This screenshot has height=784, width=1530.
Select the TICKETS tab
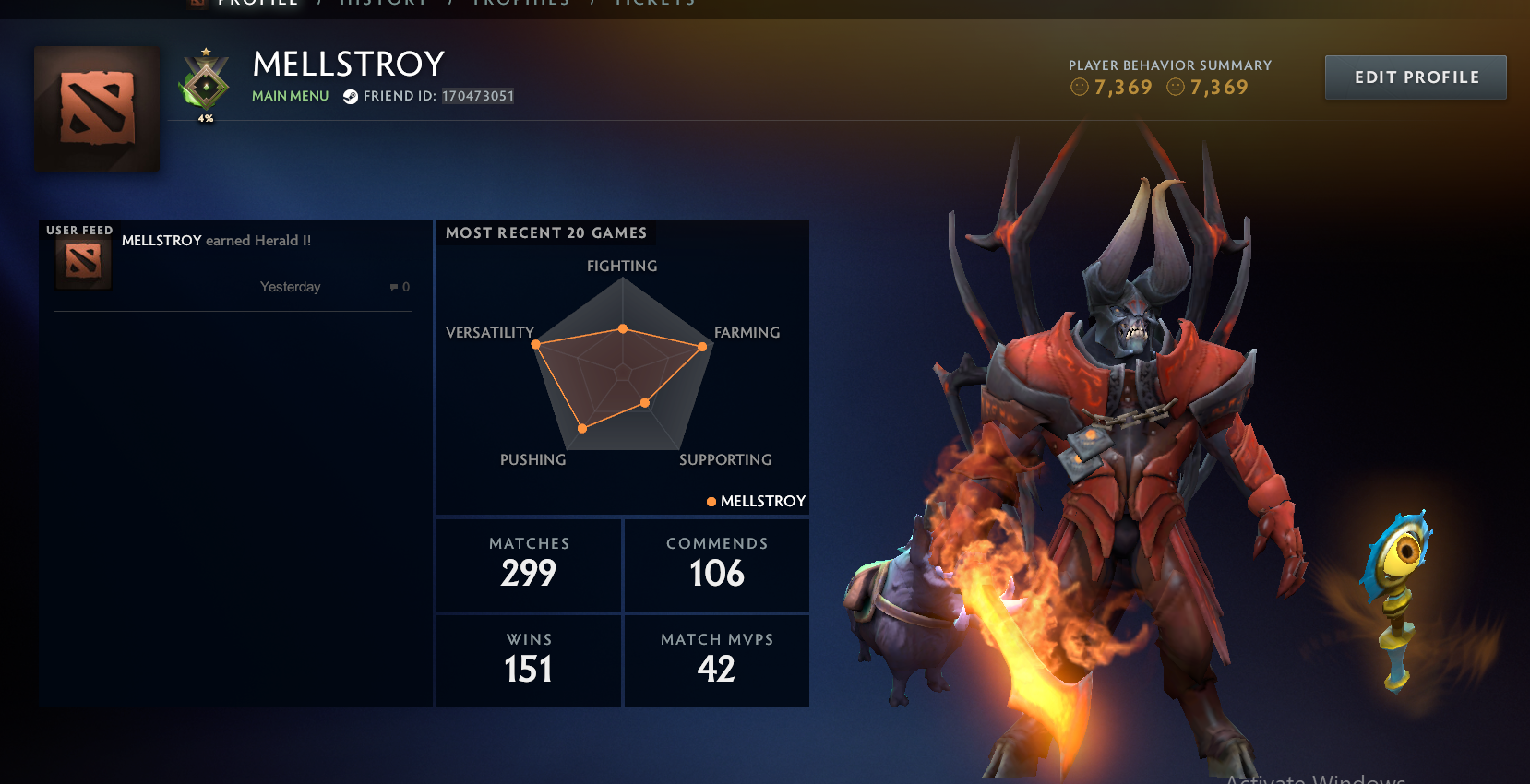[655, 4]
